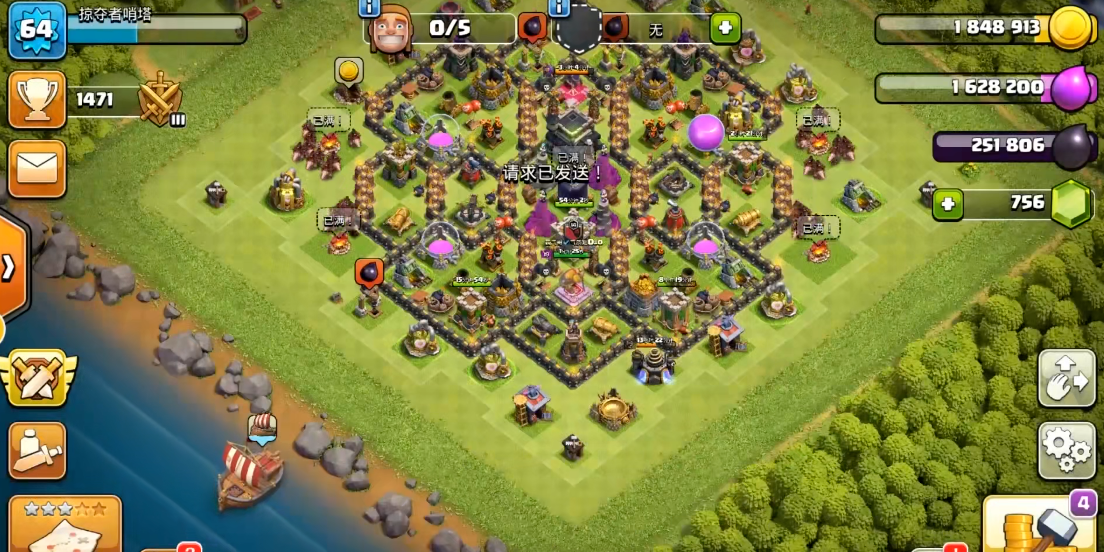Screen dimensions: 1104x552
Task: Select the Barbarian portrait in army bar
Action: [391, 30]
